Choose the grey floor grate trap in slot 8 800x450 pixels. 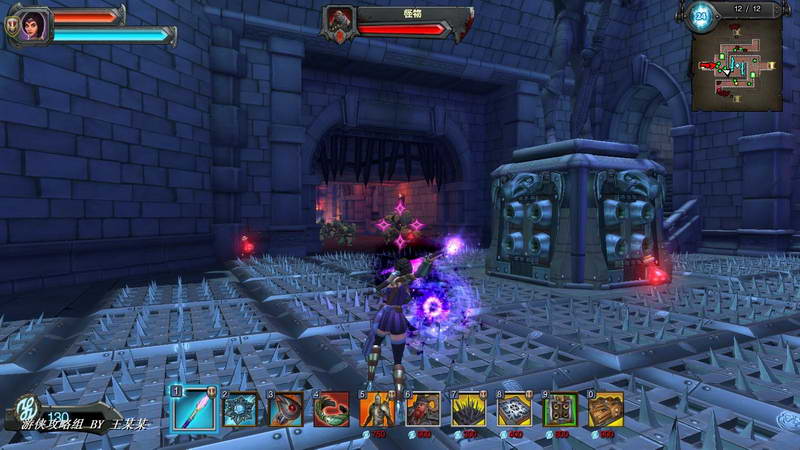tap(515, 409)
